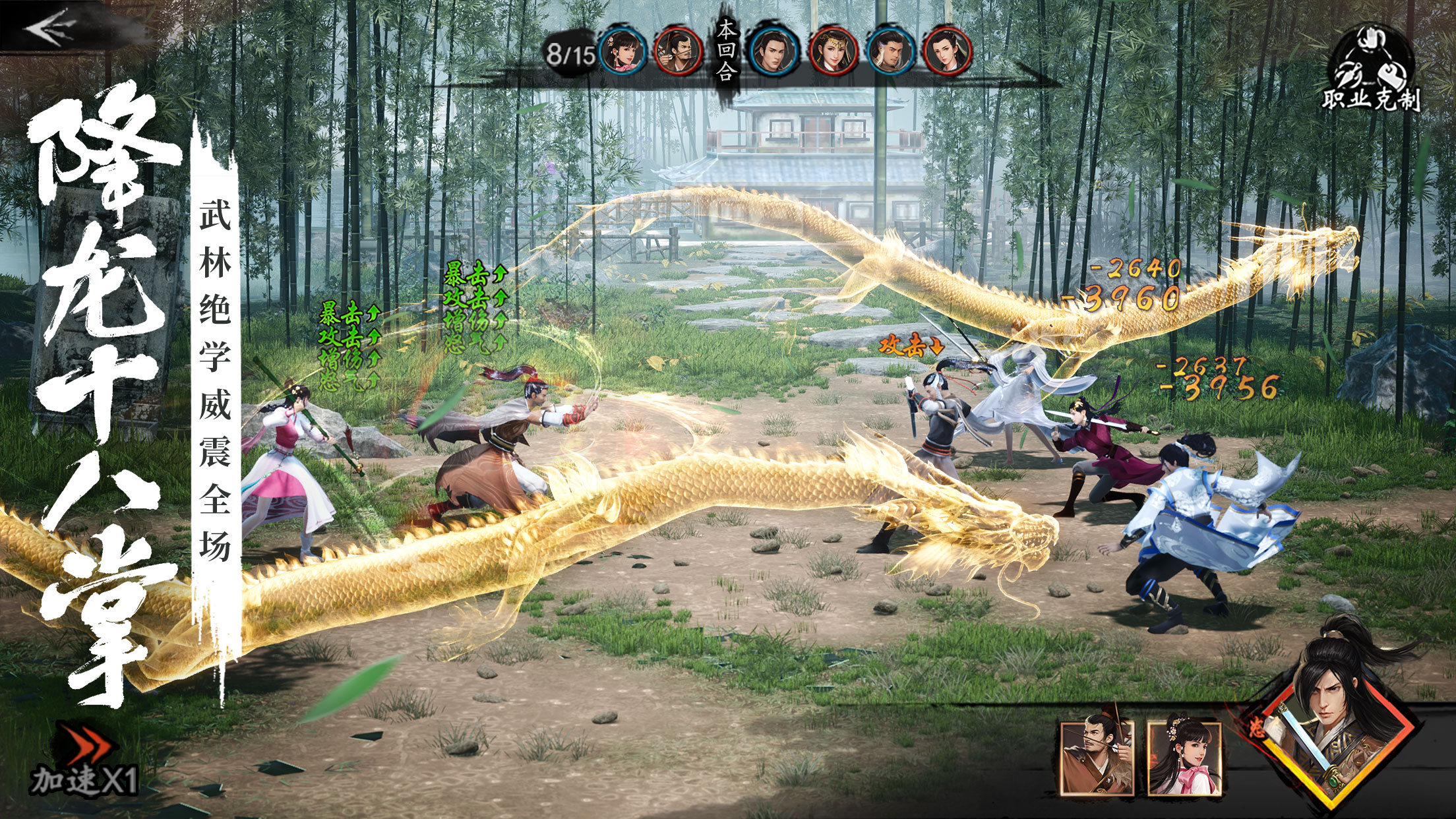
Task: Click the archer portrait in the turn order
Action: (678, 51)
